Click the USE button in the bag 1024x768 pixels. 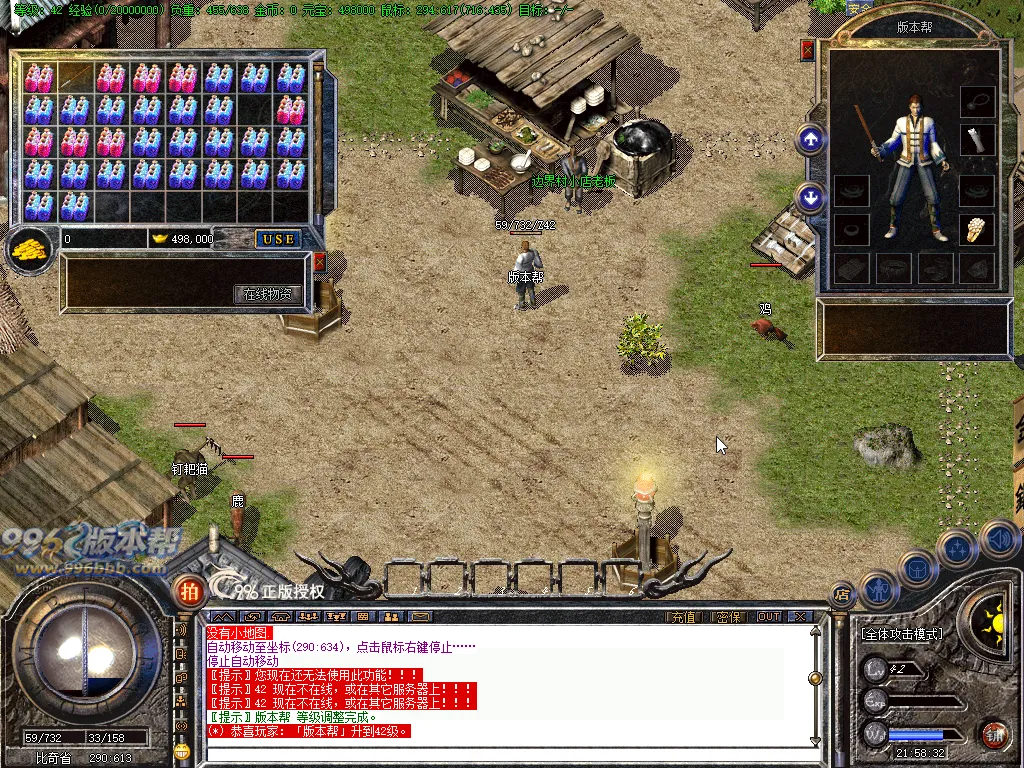tap(279, 239)
